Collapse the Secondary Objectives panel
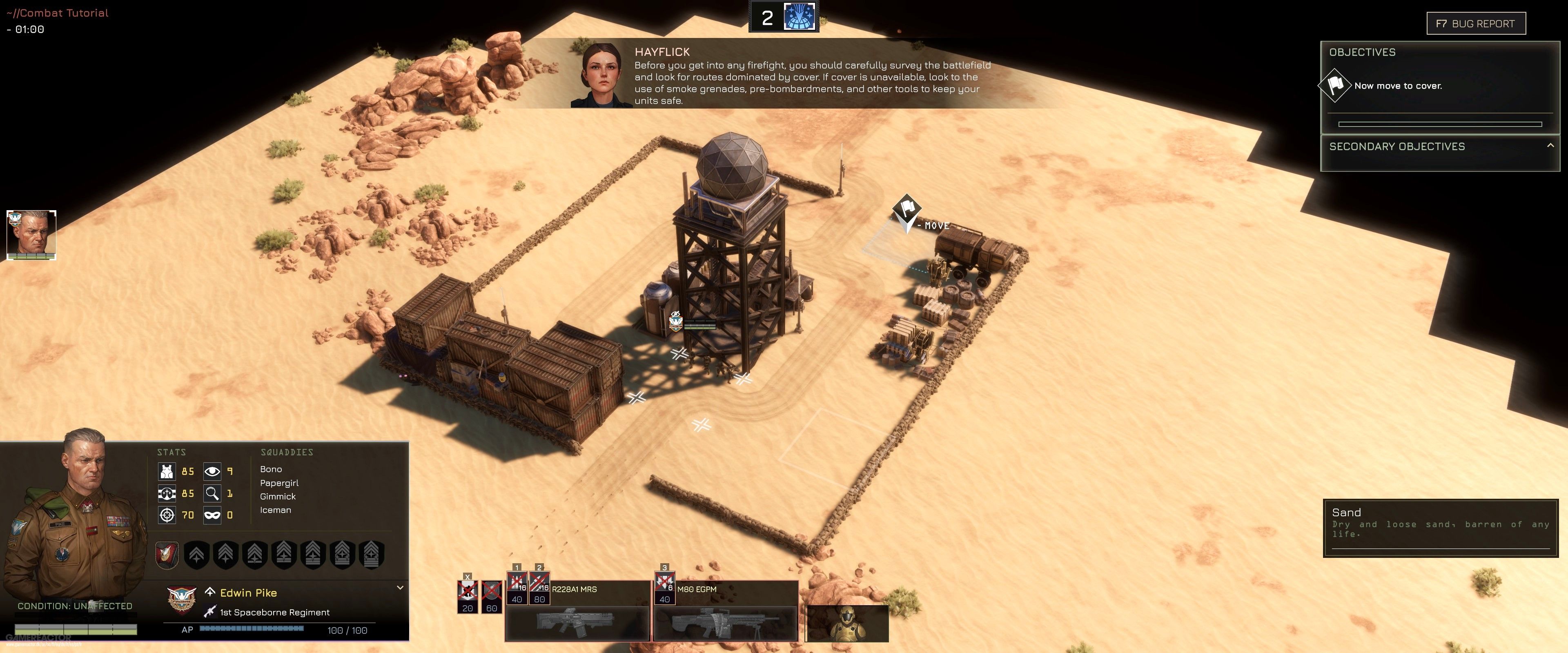1568x653 pixels. [1550, 145]
